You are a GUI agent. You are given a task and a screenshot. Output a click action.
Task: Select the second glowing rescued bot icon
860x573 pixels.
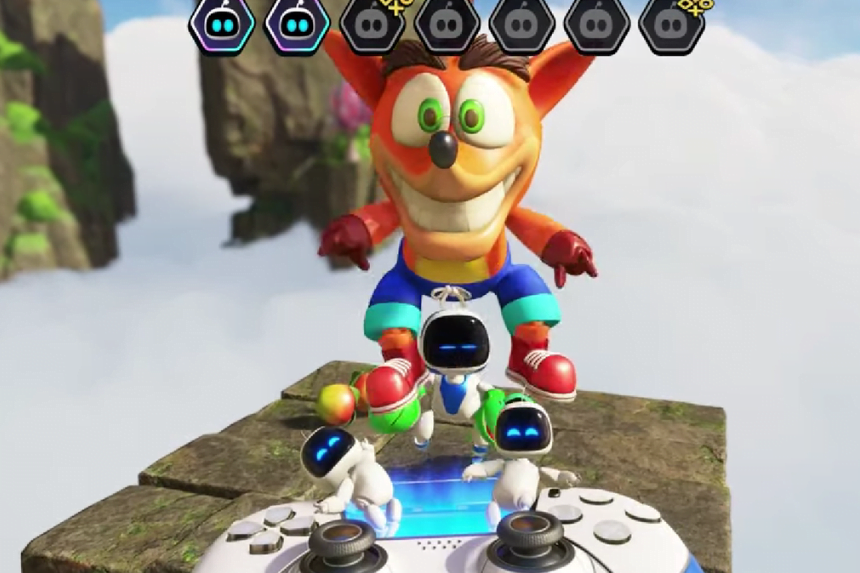tap(297, 26)
